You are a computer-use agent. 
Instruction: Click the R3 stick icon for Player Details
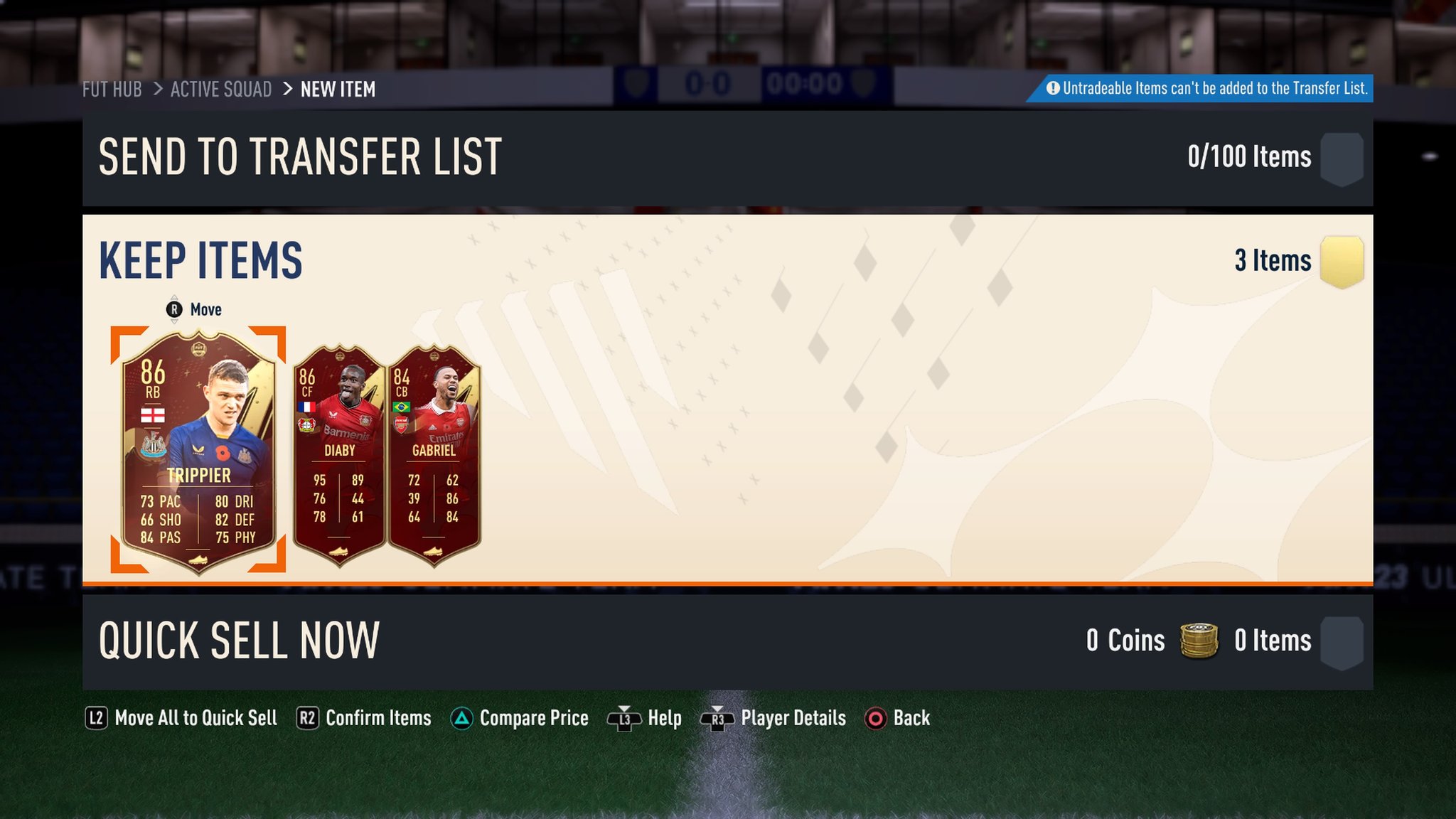click(x=719, y=718)
